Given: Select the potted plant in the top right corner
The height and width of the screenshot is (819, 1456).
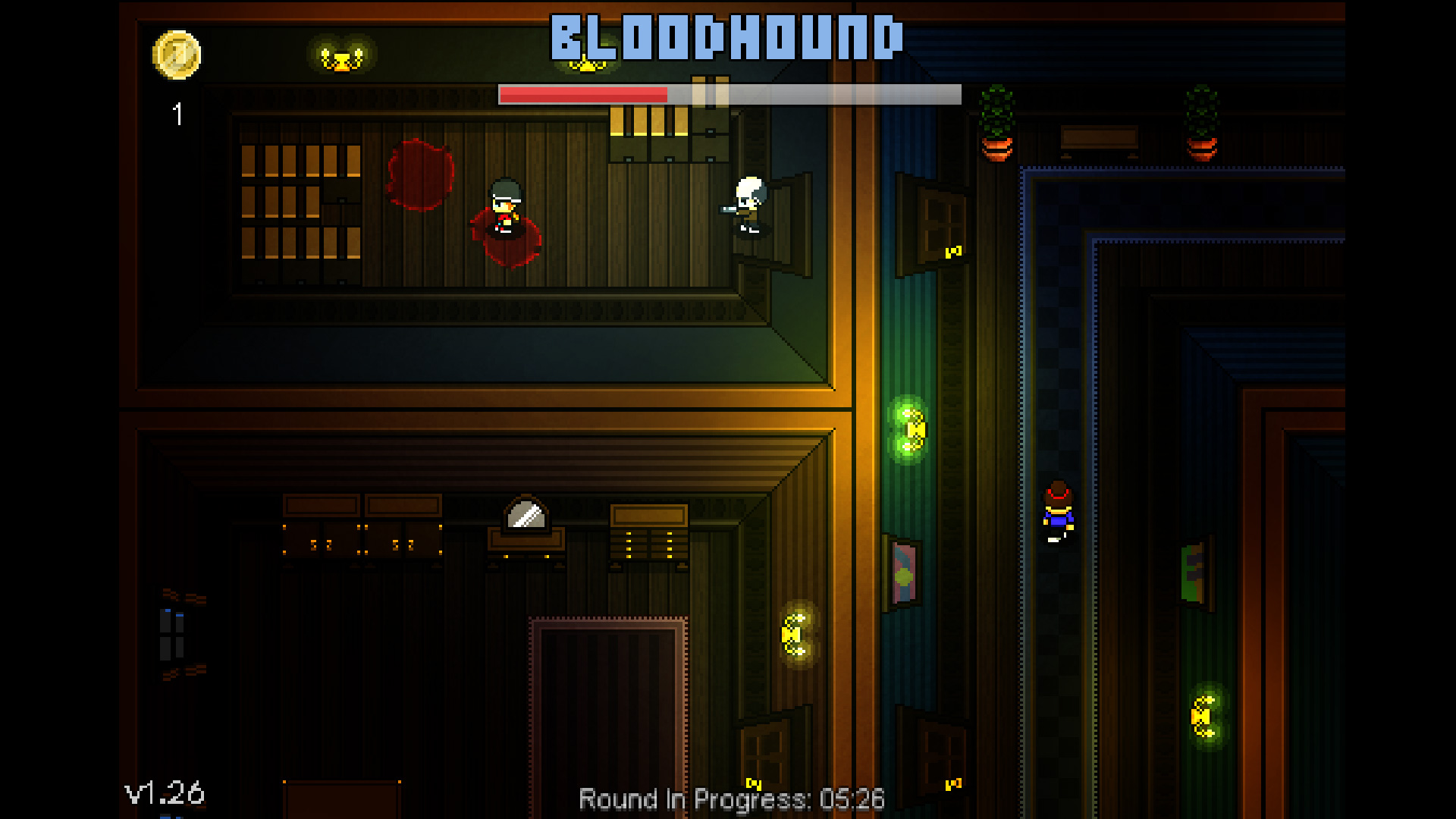Looking at the screenshot, I should 1202,121.
